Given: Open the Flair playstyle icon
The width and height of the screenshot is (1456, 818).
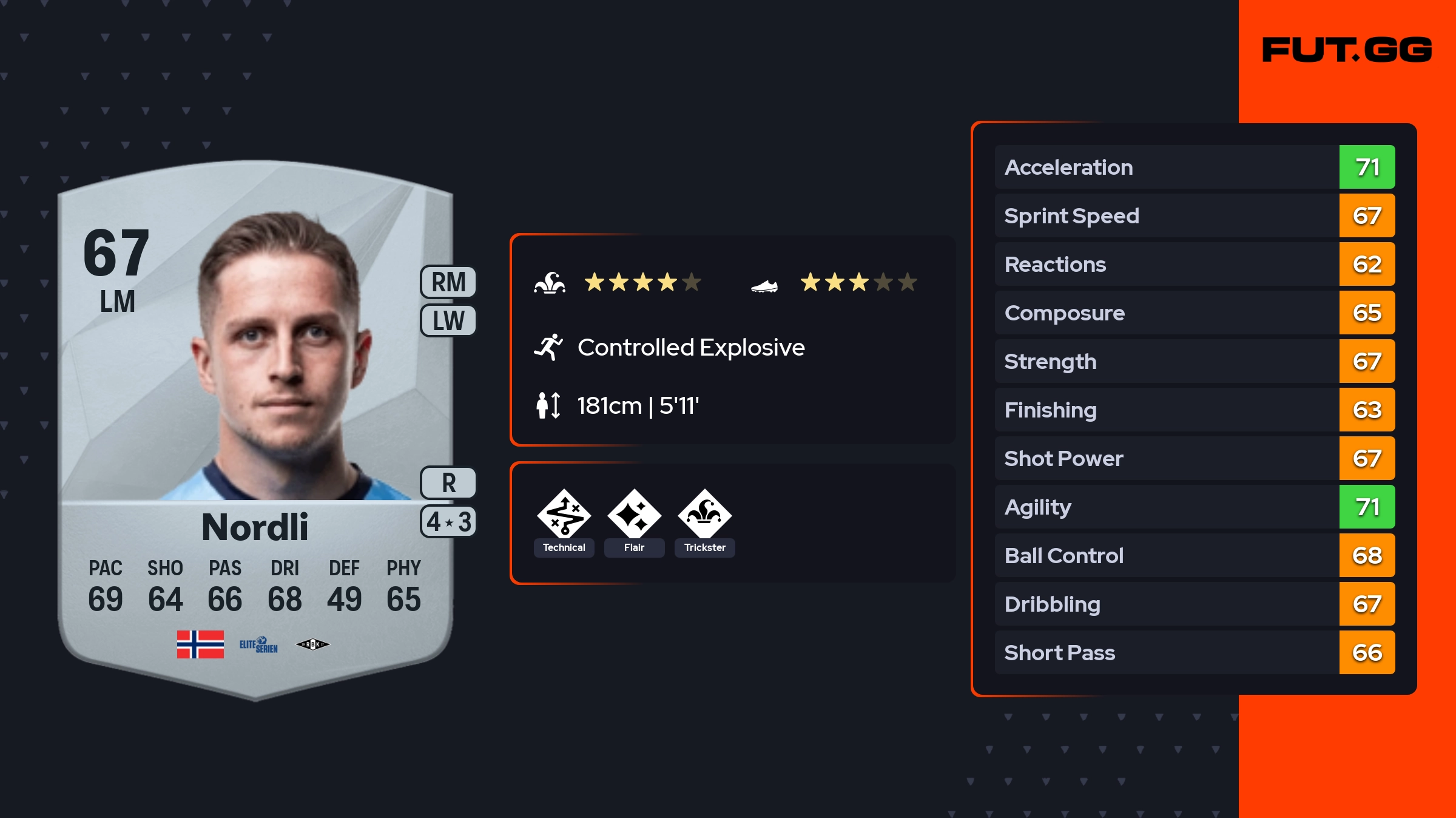Looking at the screenshot, I should point(634,515).
